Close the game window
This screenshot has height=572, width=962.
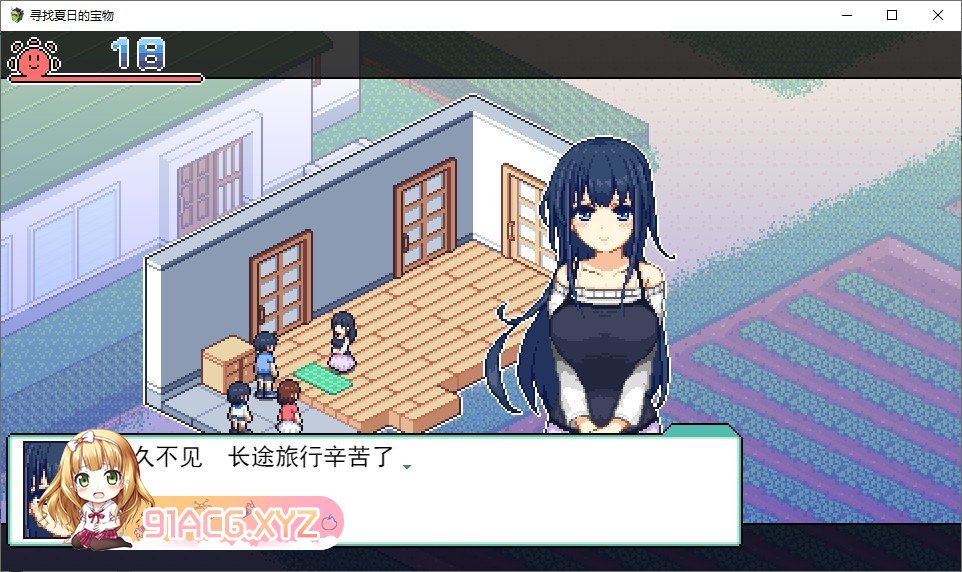pos(937,15)
